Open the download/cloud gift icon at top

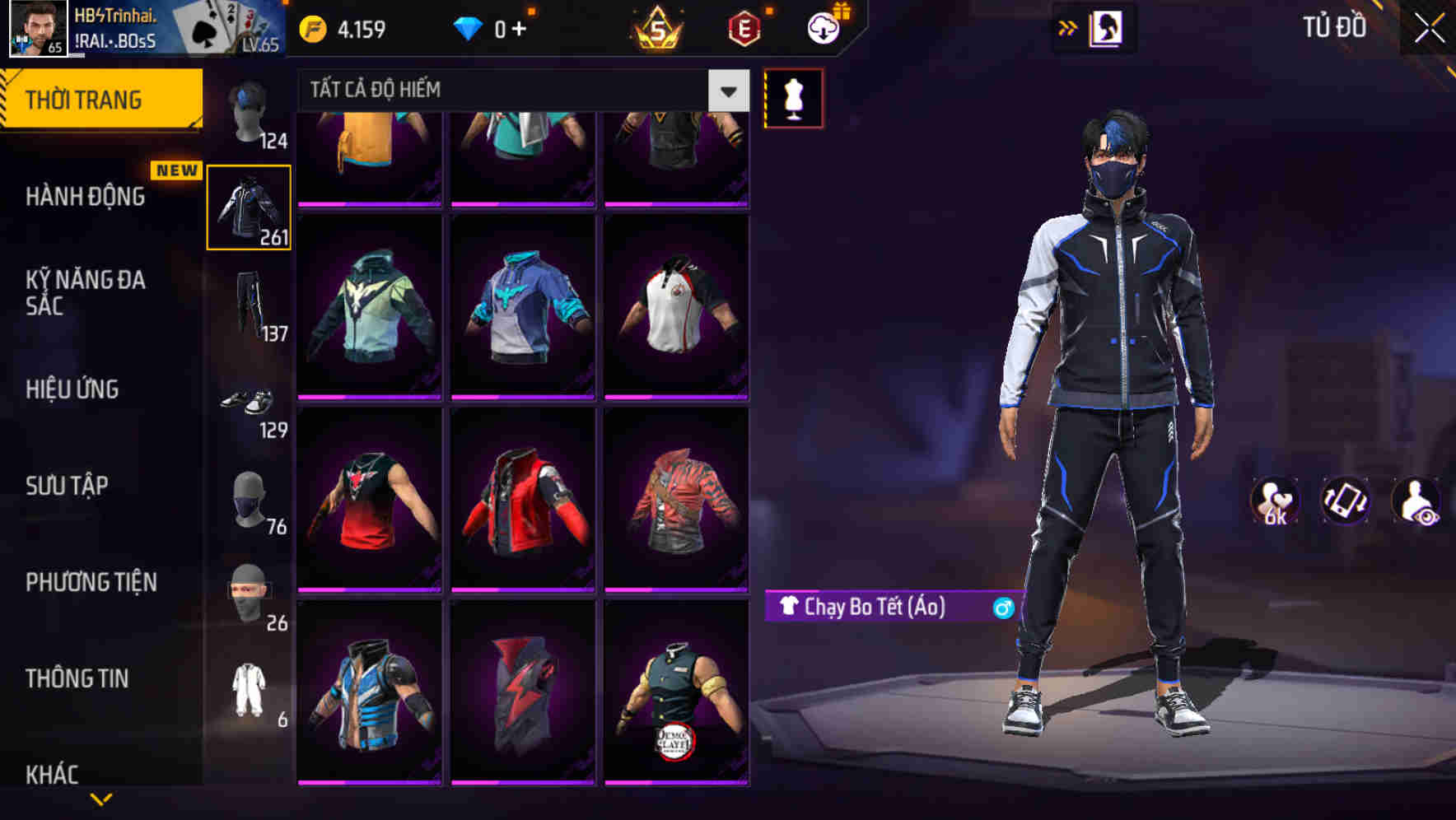[822, 27]
